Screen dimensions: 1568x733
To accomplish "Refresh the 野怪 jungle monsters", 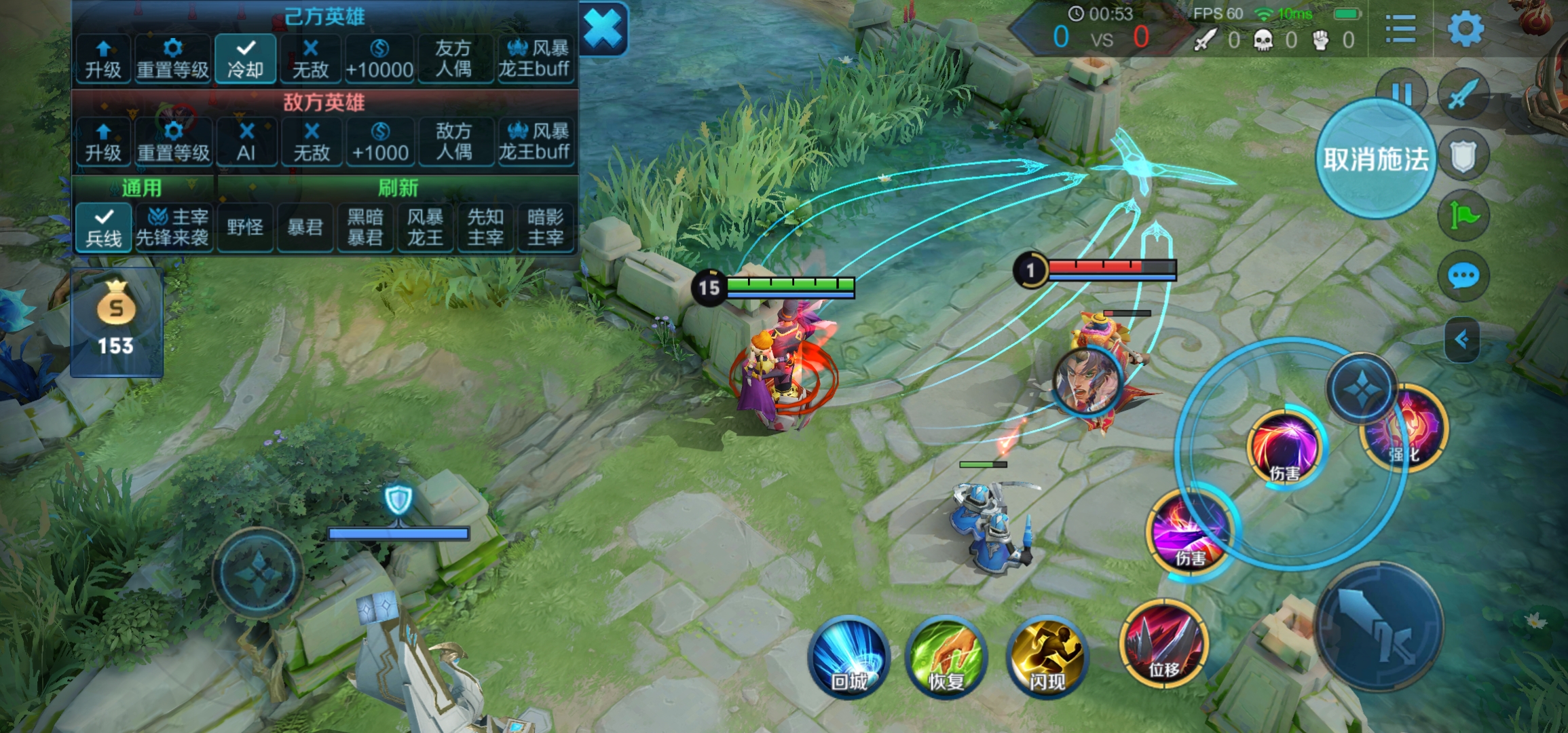I will pyautogui.click(x=245, y=227).
